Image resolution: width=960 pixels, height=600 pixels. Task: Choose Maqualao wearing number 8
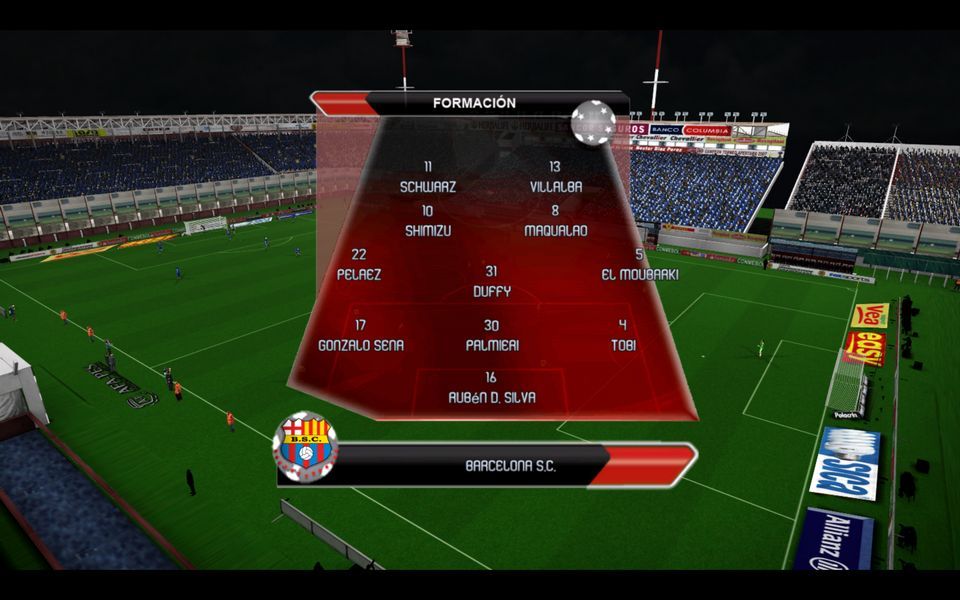coord(555,221)
